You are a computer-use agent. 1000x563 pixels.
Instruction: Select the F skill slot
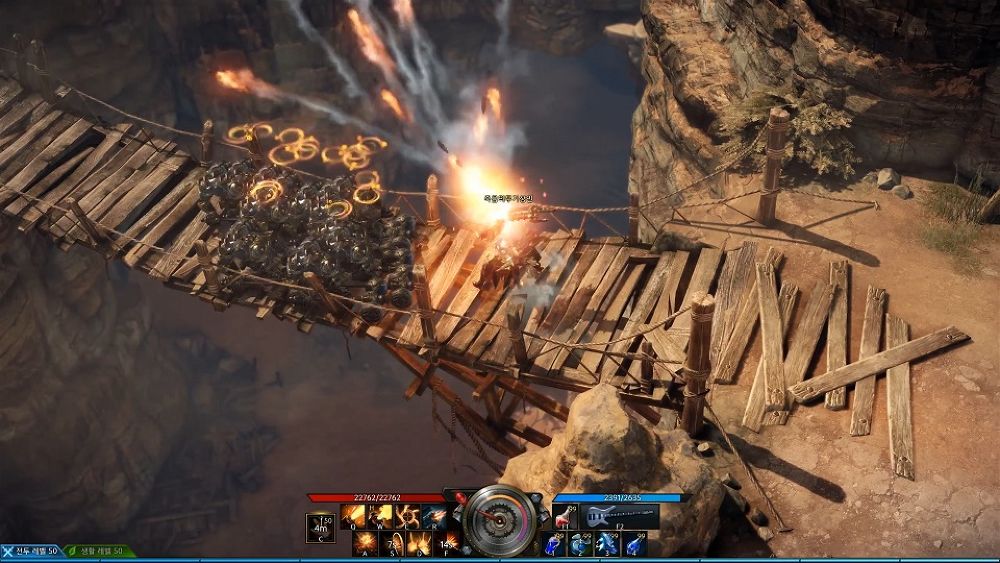446,544
